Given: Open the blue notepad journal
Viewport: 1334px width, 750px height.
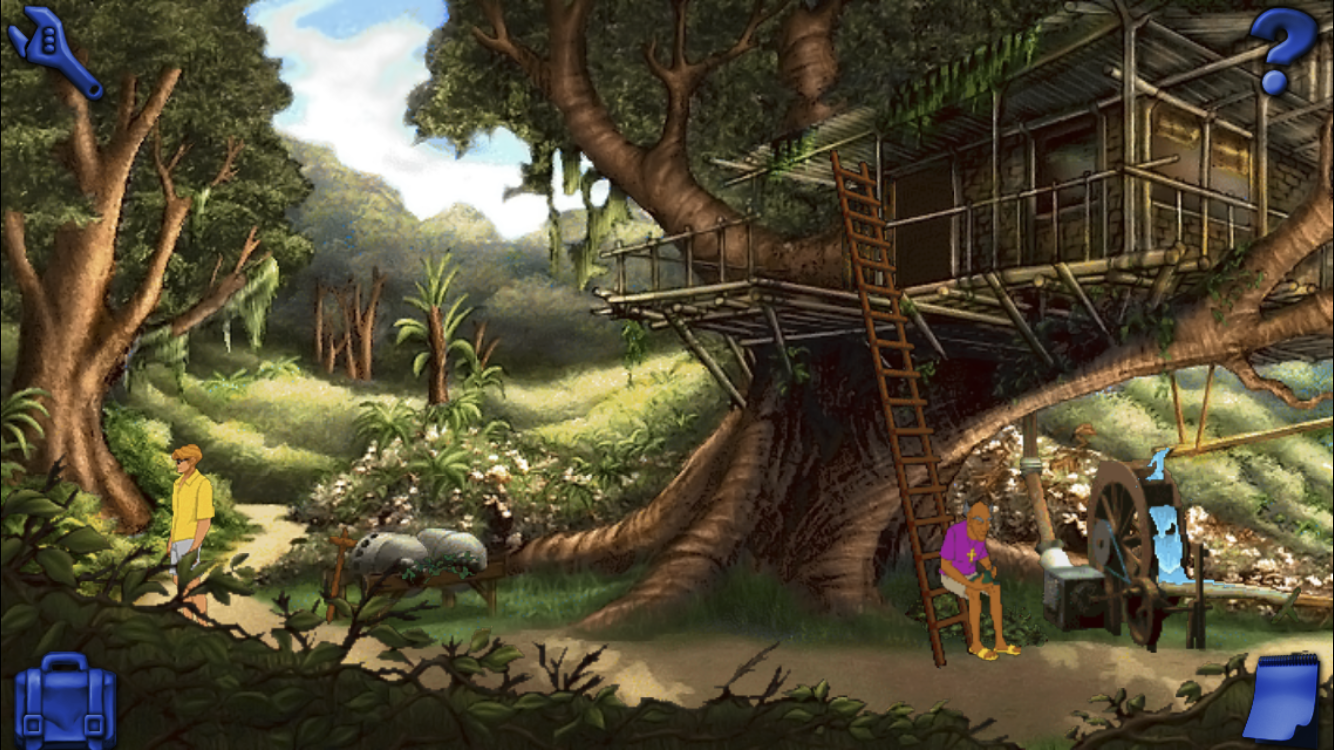Looking at the screenshot, I should point(1283,697).
